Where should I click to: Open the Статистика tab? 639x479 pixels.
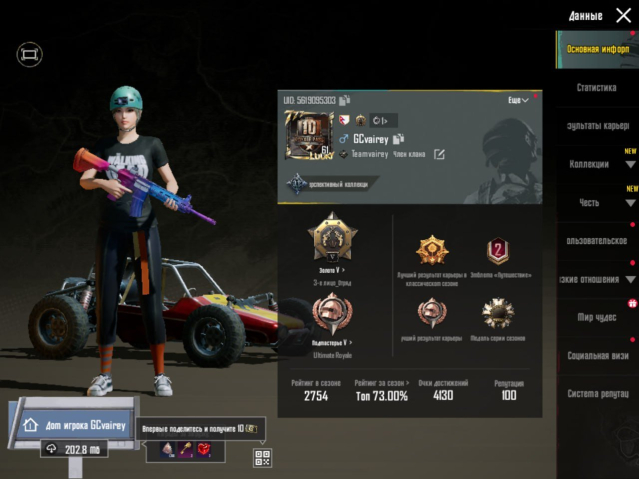pos(597,87)
